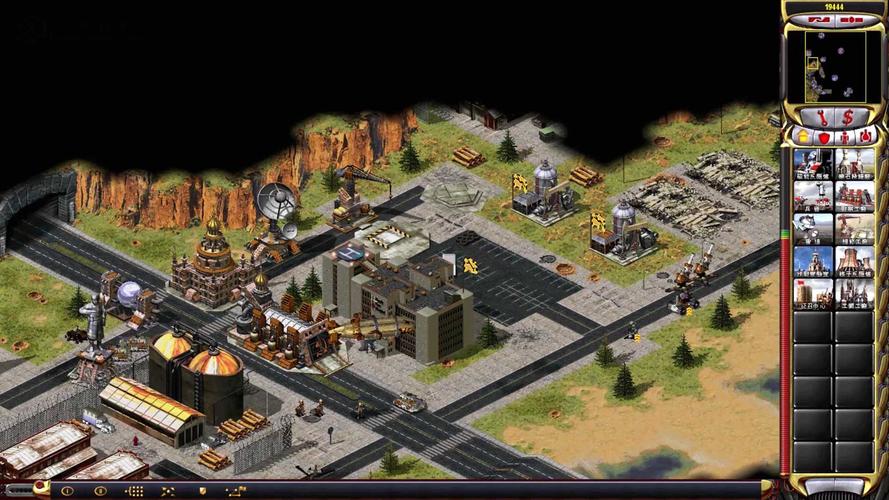Screen dimensions: 889x500
Task: Switch to the structures build tab (house icon)
Action: (x=801, y=136)
